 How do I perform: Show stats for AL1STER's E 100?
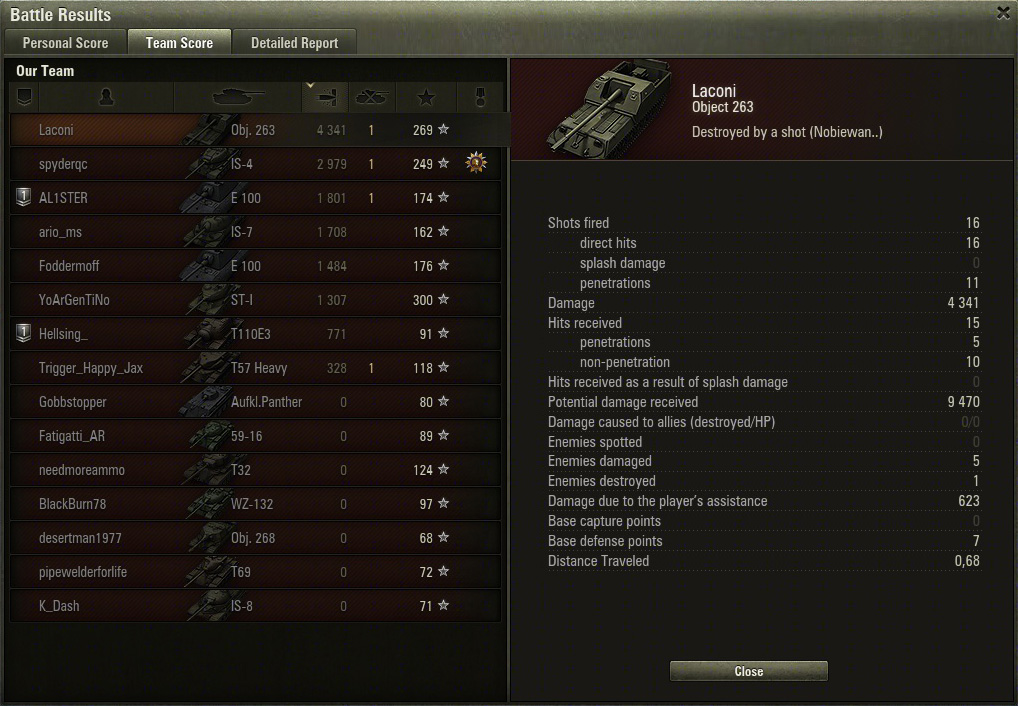coord(255,198)
